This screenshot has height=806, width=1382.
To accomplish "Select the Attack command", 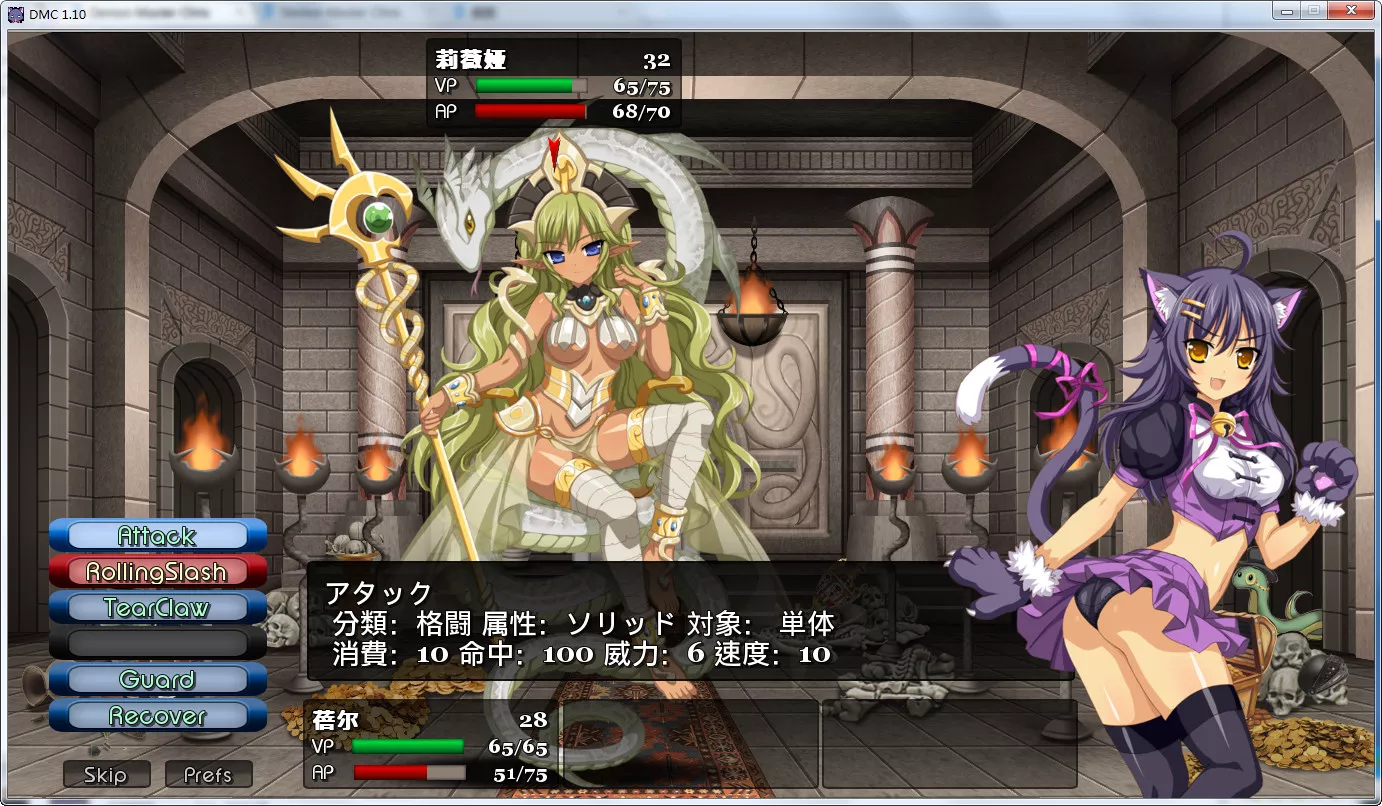I will pyautogui.click(x=156, y=536).
